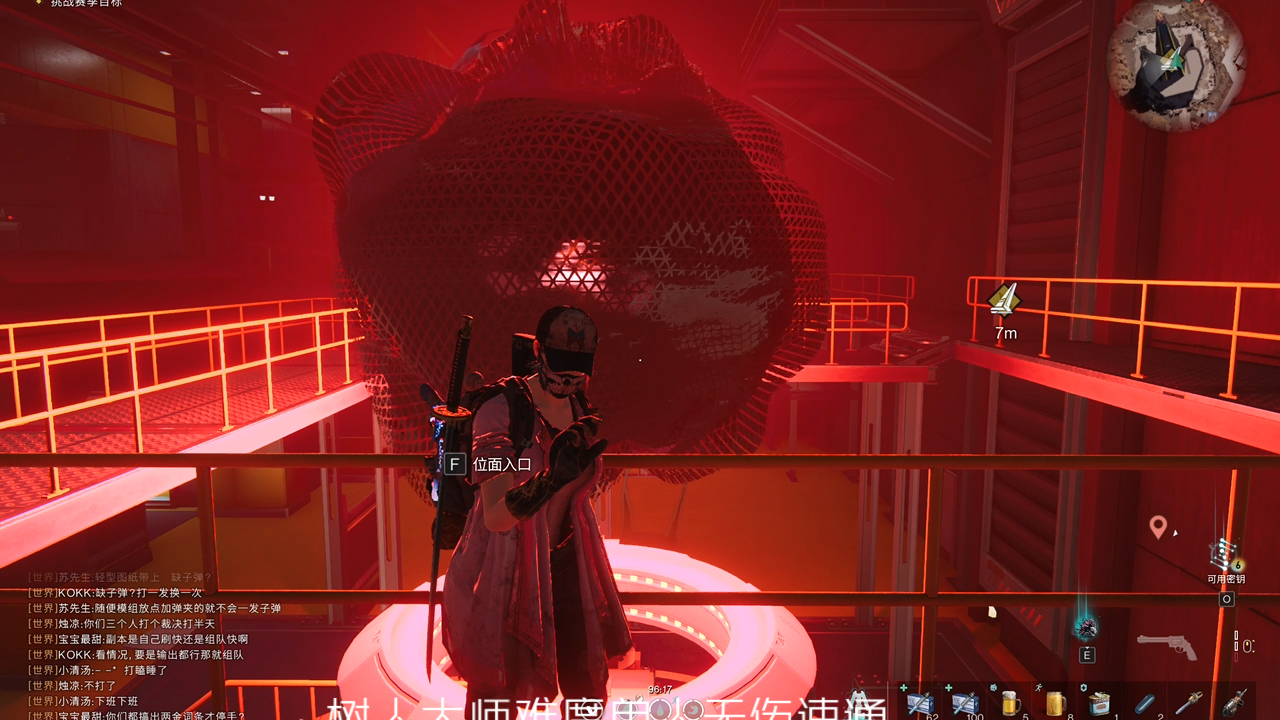Image resolution: width=1280 pixels, height=720 pixels.
Task: Click the 7m paper plane waypoint marker
Action: 1004,298
